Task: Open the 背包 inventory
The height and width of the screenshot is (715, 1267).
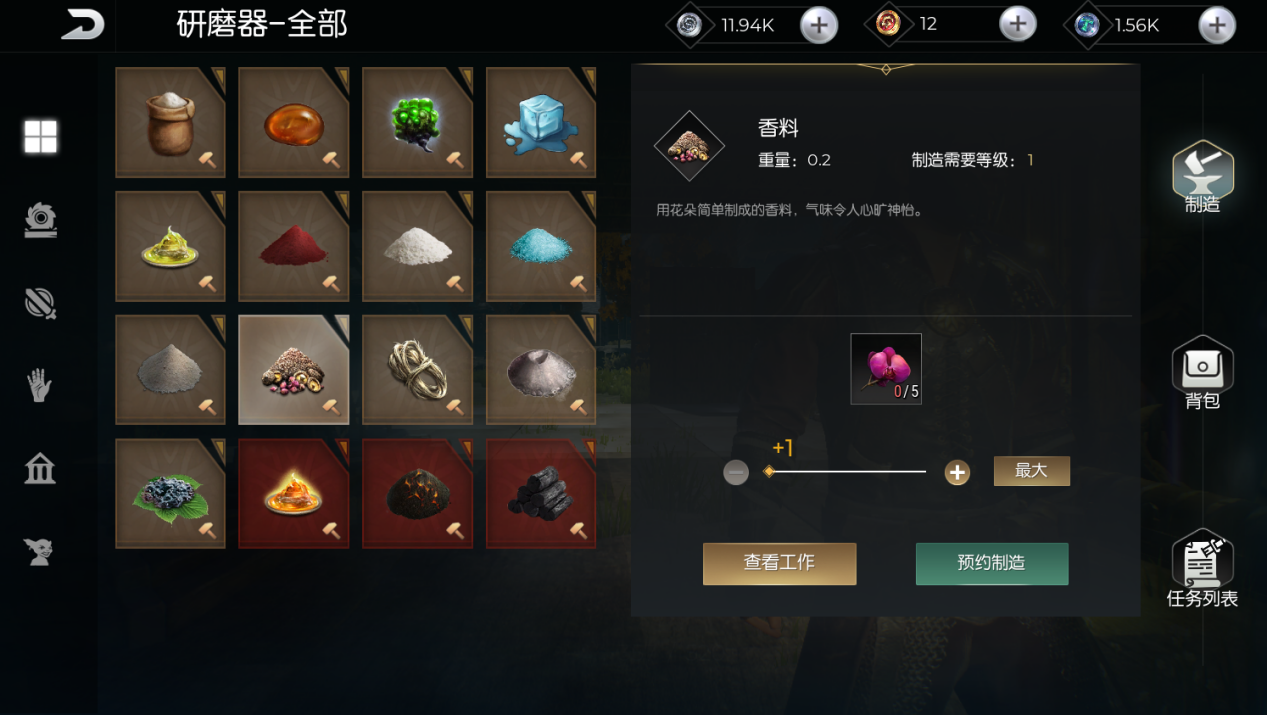Action: (1202, 372)
